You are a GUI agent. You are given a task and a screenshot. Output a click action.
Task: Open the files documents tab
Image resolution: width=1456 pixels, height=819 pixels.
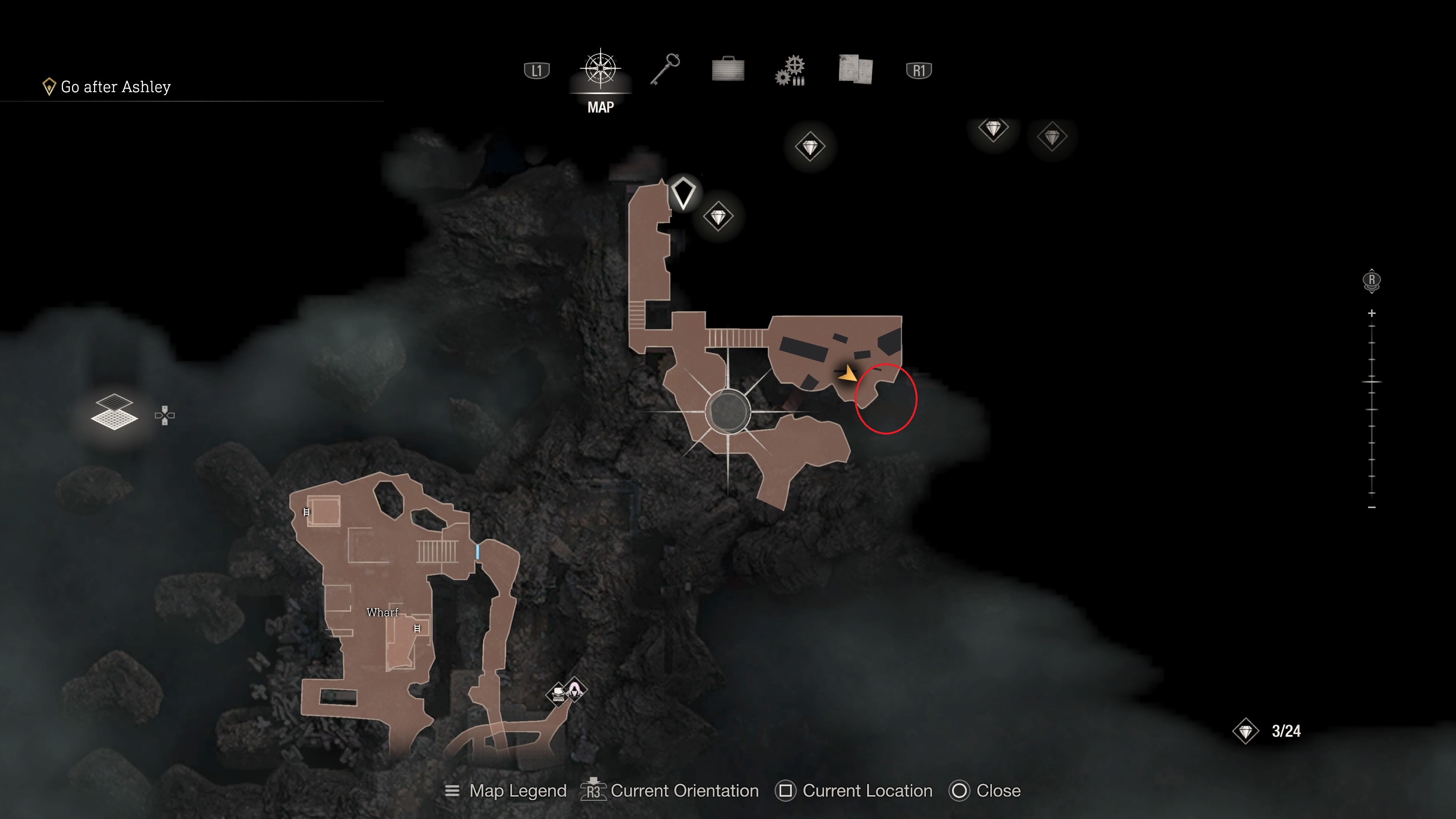click(855, 69)
